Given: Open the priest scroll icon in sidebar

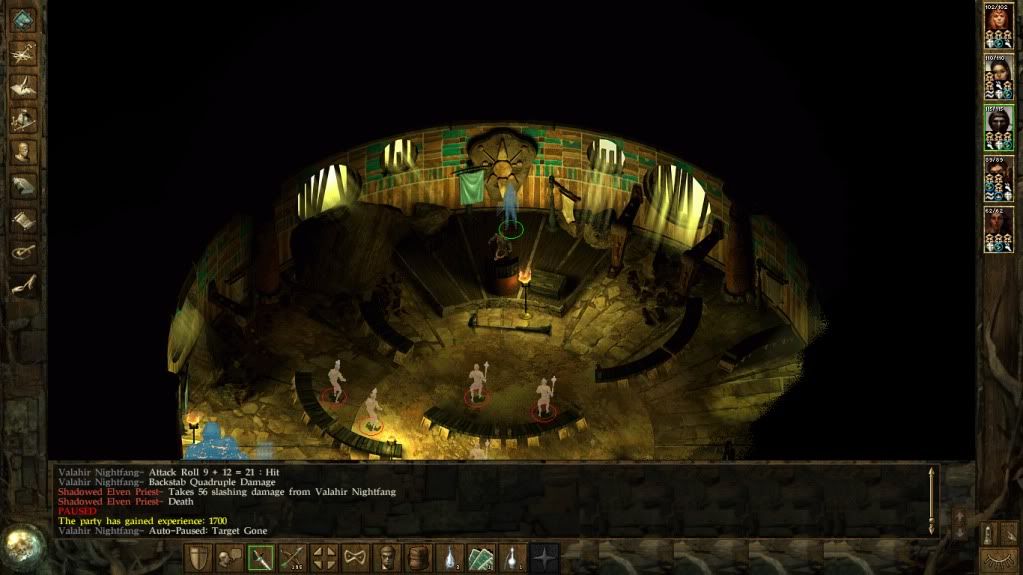Looking at the screenshot, I should point(23,218).
